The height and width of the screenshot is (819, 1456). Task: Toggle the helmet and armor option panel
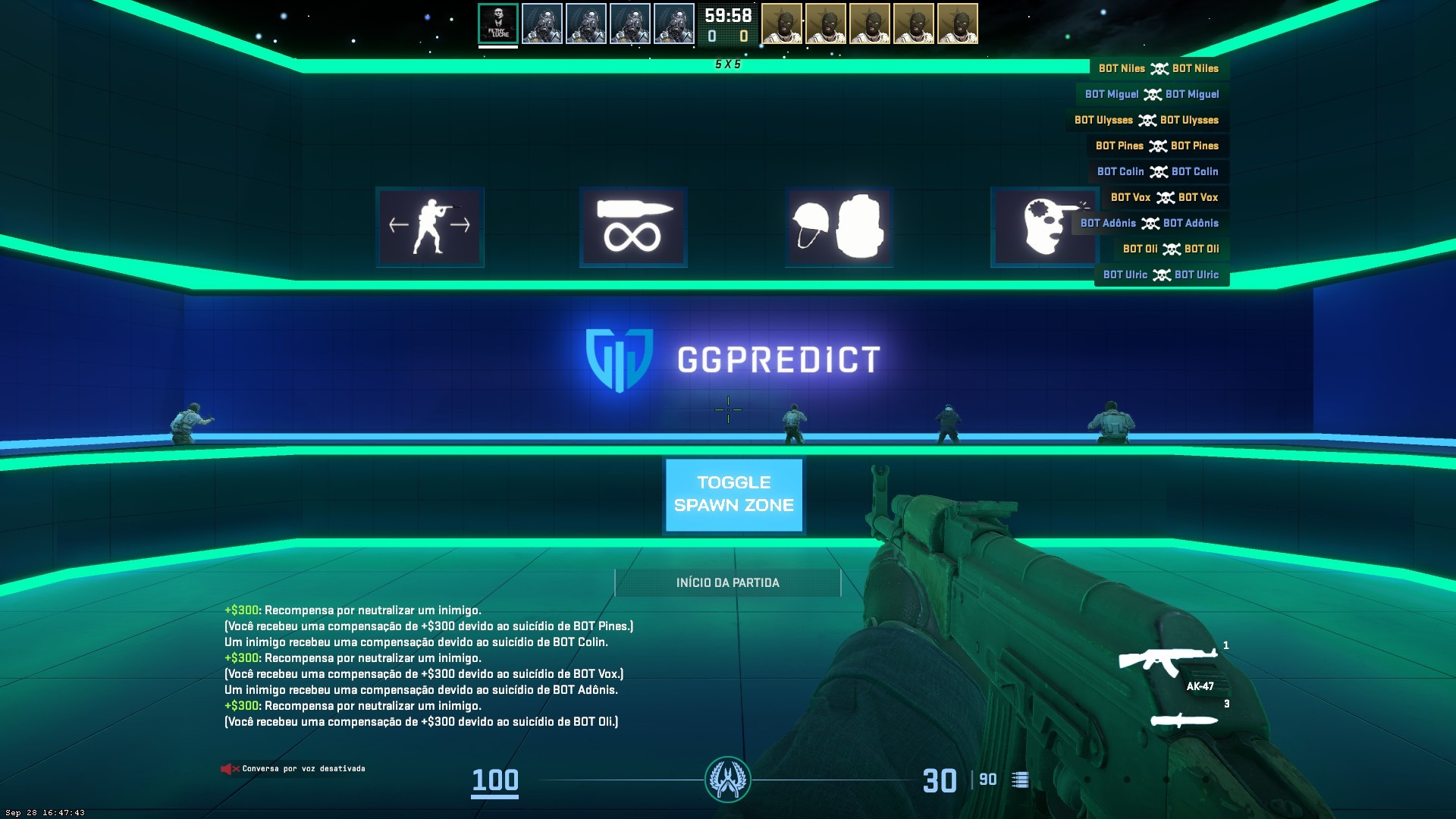click(x=839, y=227)
